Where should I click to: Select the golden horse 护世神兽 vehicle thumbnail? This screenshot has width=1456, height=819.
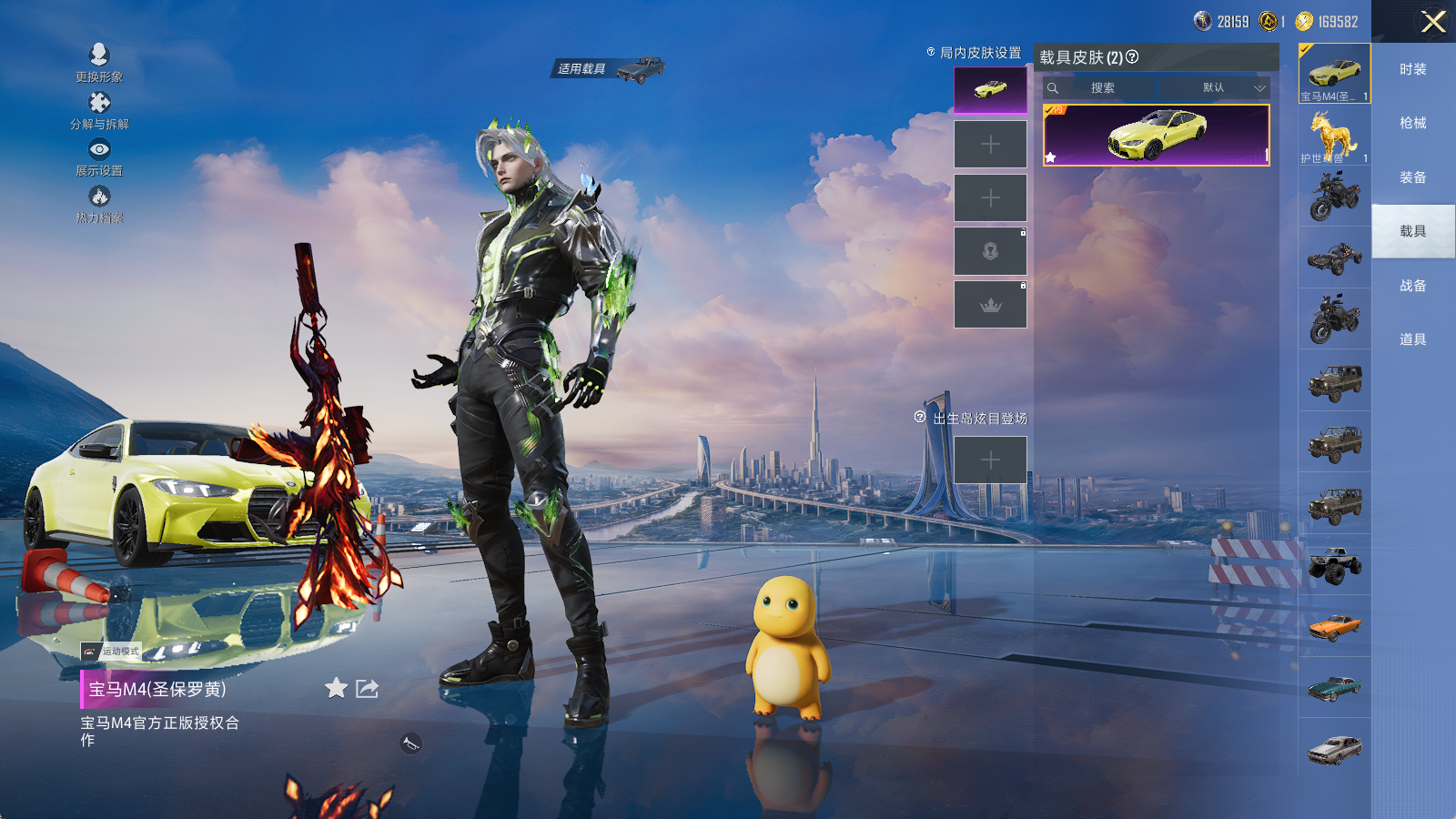click(x=1334, y=135)
